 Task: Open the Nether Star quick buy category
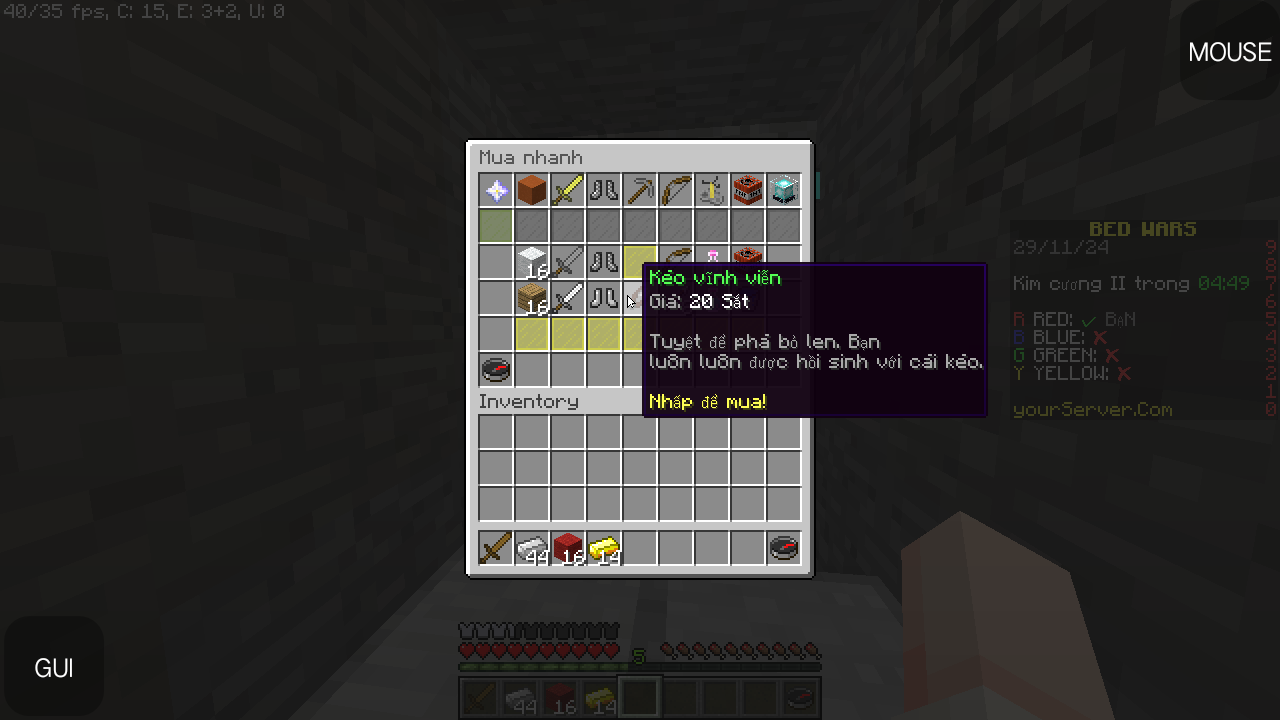pyautogui.click(x=496, y=190)
